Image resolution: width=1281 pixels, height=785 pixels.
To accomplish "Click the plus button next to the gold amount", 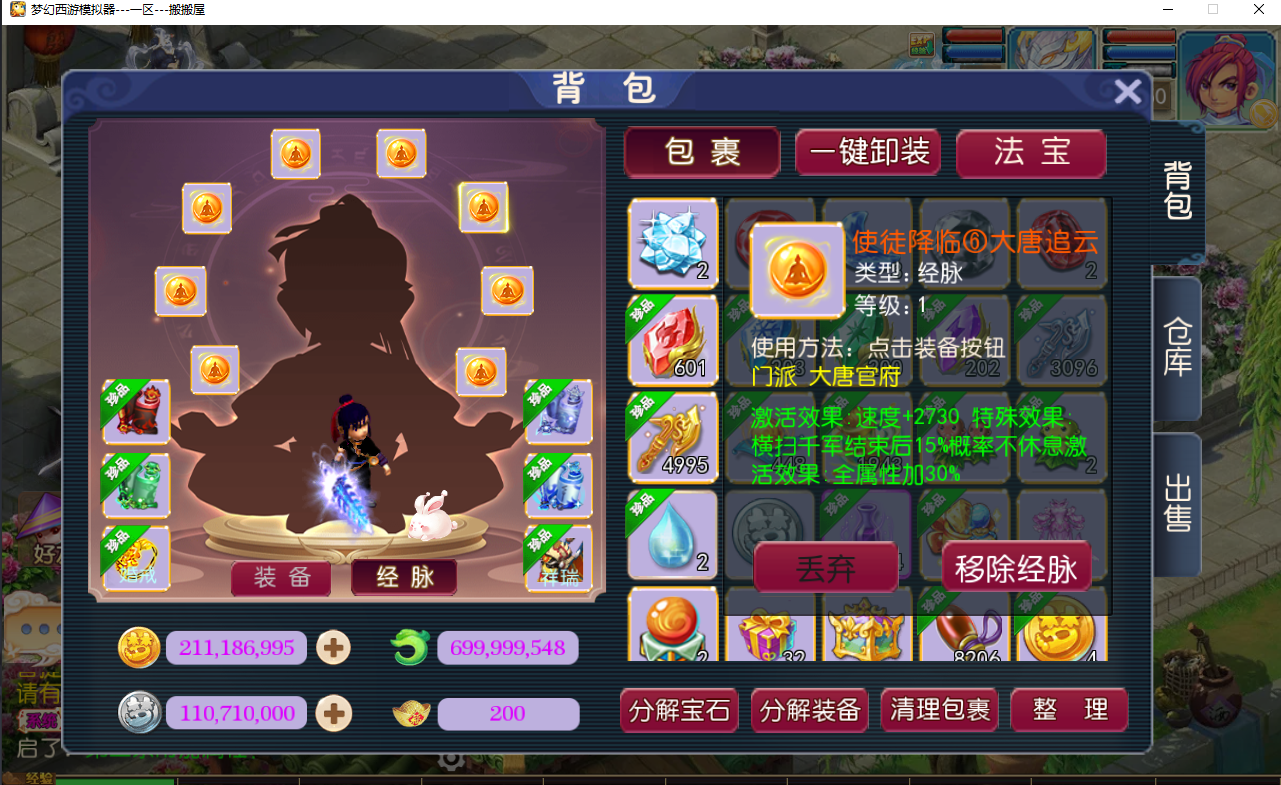I will click(x=333, y=647).
